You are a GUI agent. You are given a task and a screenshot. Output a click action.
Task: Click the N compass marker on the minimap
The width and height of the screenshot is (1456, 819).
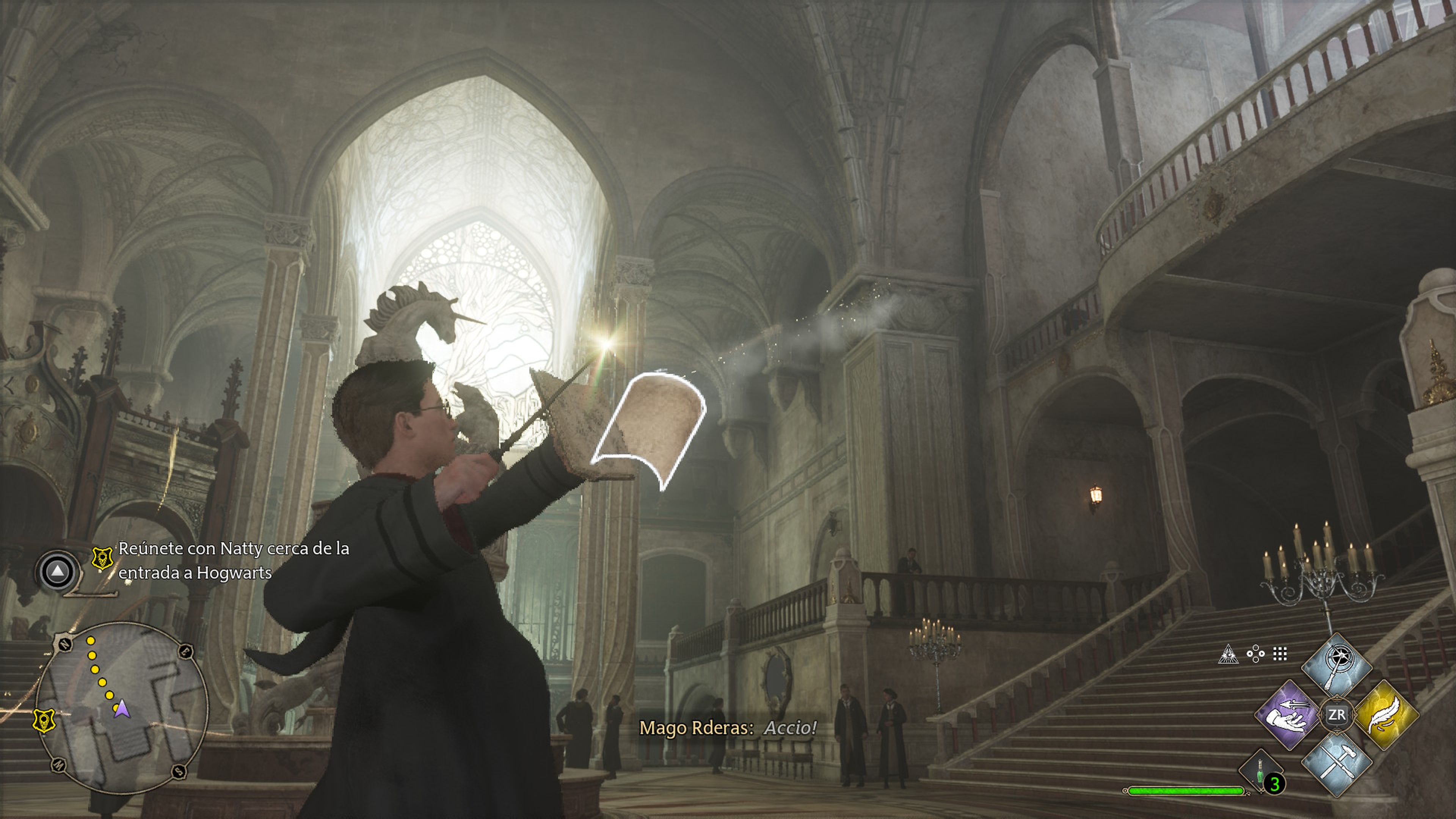[64, 644]
